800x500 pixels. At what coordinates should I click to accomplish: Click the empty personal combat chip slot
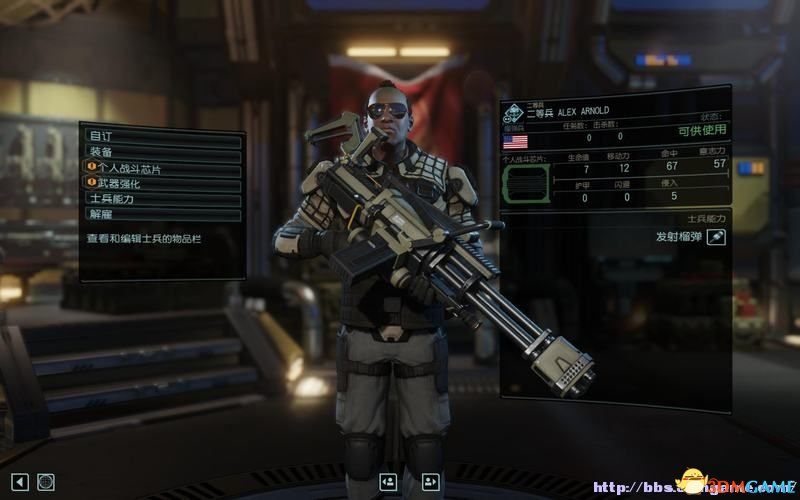pos(525,184)
